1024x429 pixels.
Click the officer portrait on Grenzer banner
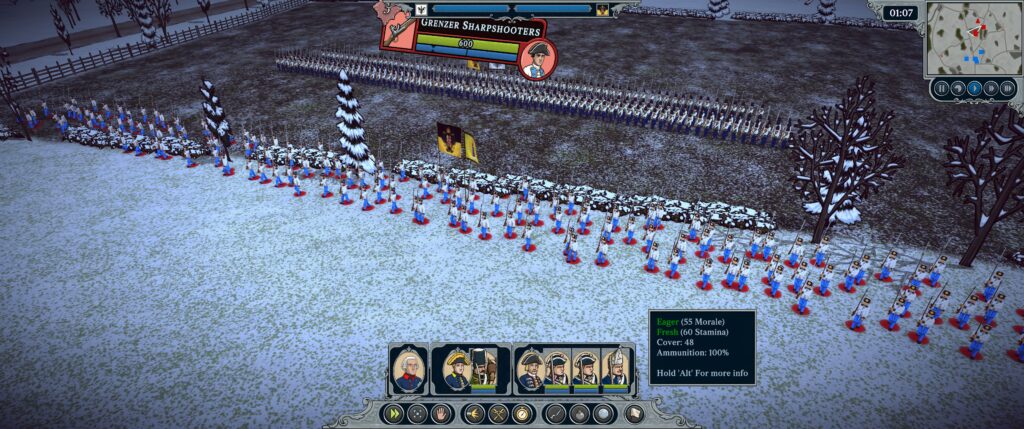pos(538,58)
